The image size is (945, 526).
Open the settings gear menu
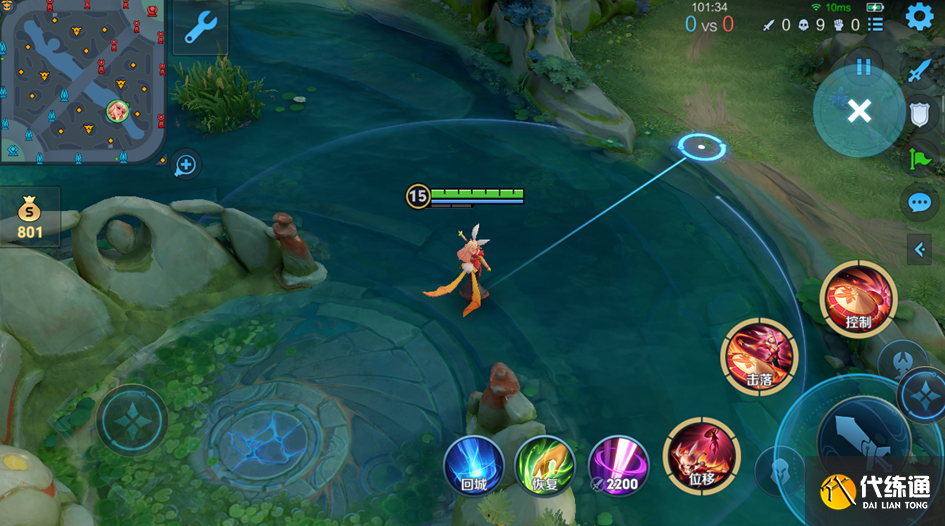pos(919,16)
